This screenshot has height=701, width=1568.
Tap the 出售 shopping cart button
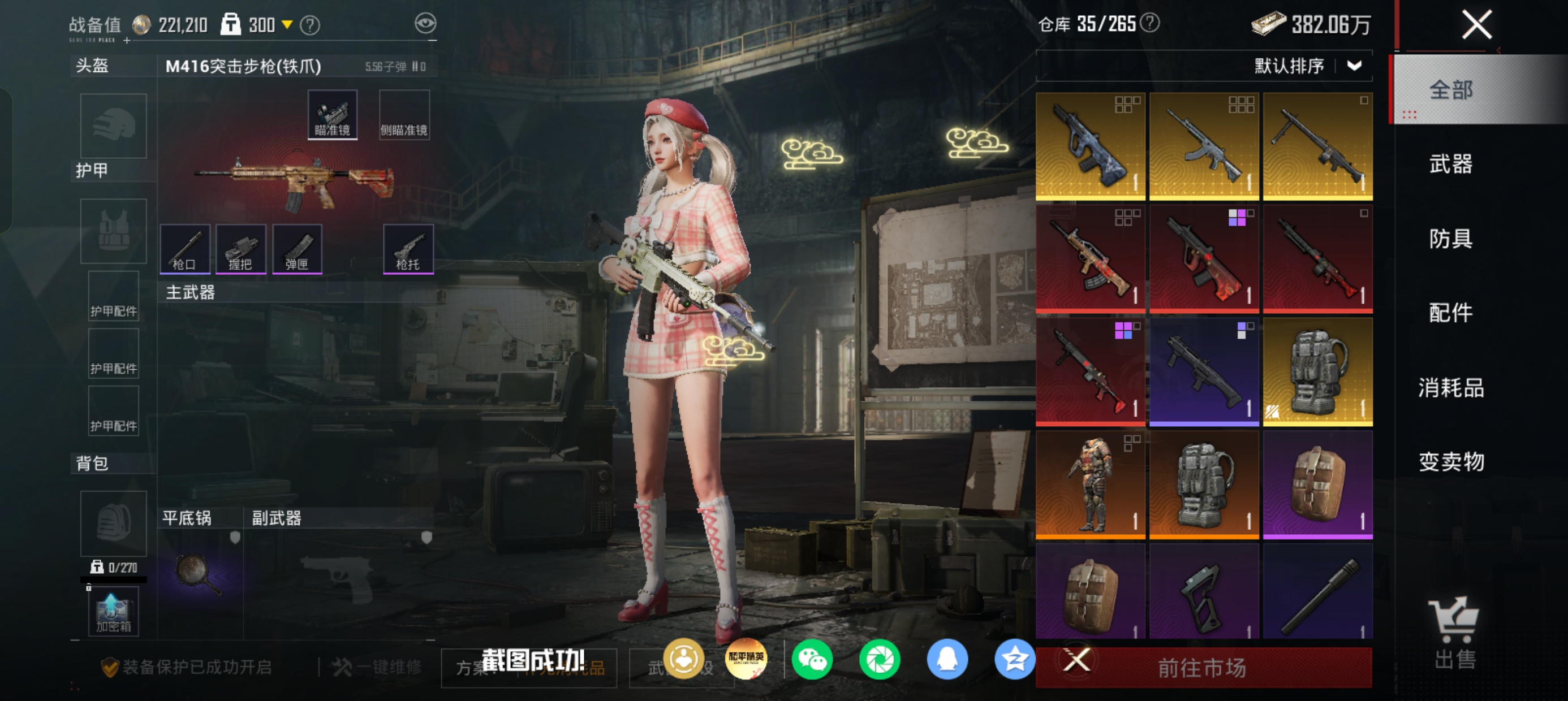[1454, 633]
